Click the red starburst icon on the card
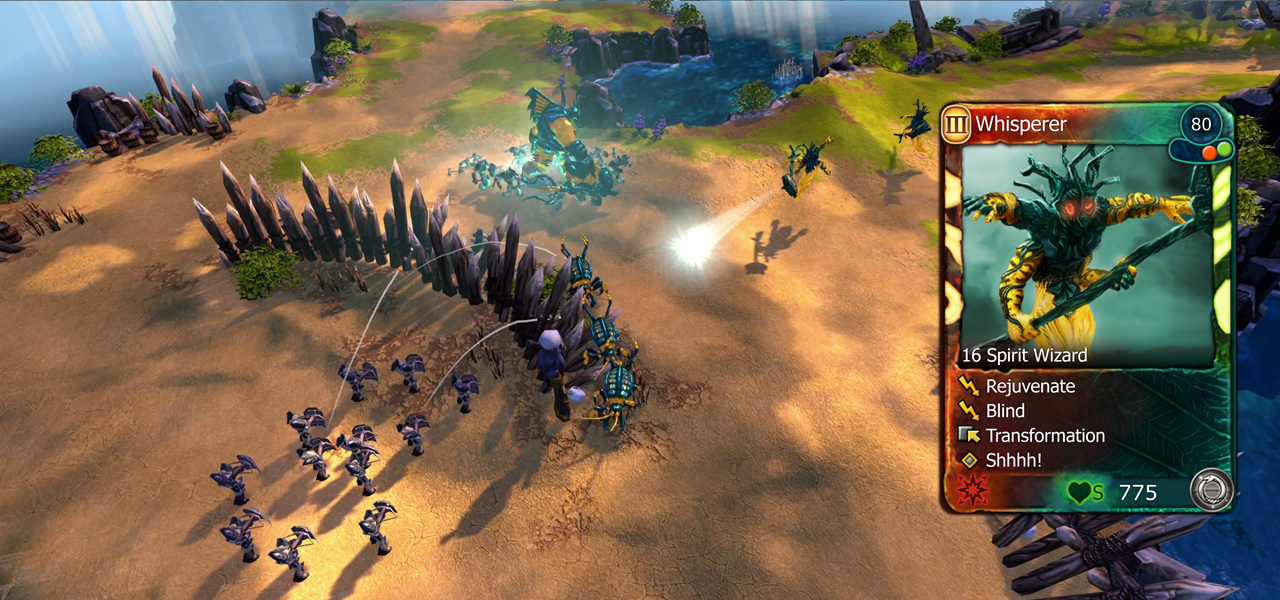The image size is (1280, 600). (x=968, y=491)
